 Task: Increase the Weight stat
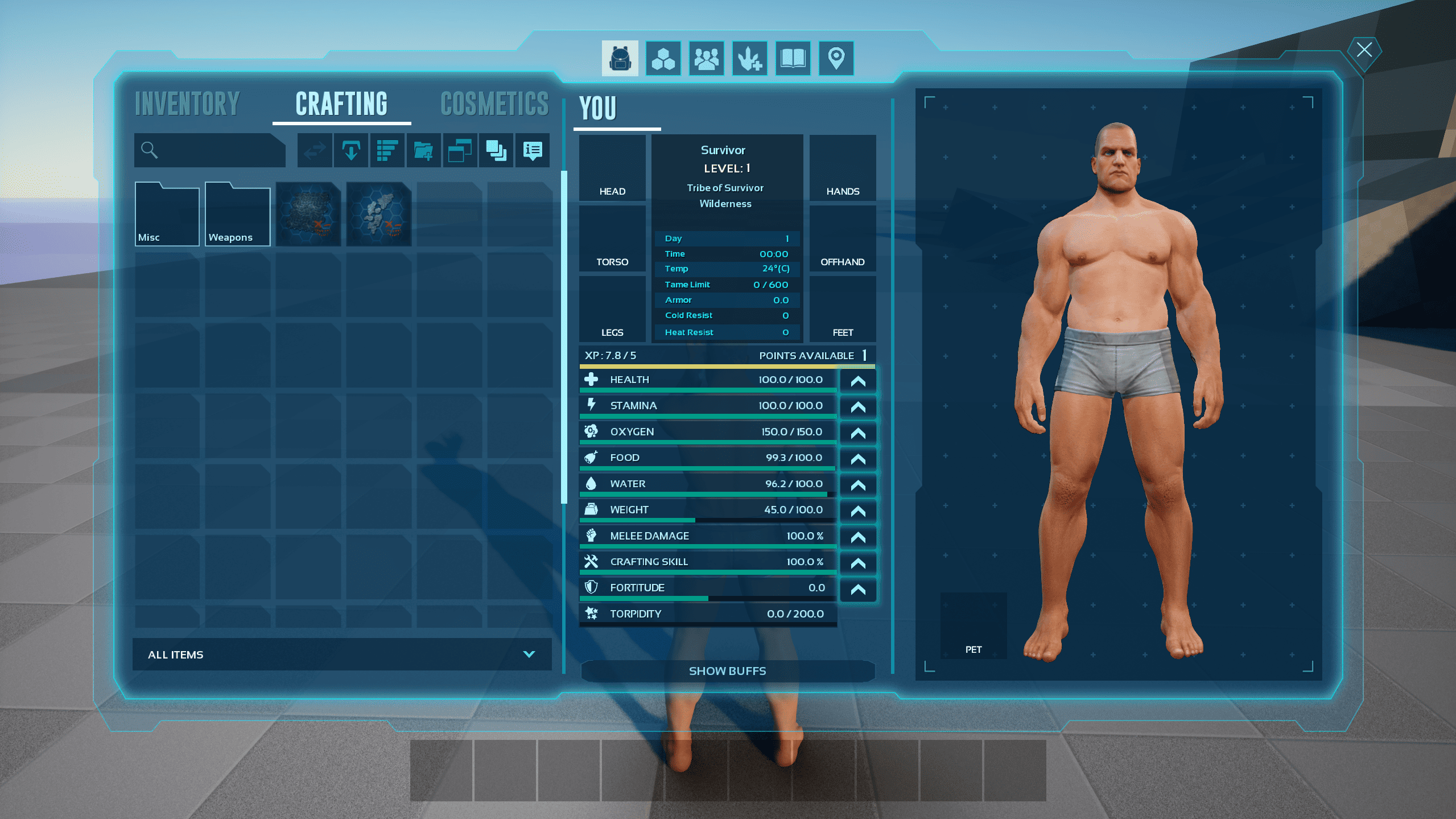point(857,511)
